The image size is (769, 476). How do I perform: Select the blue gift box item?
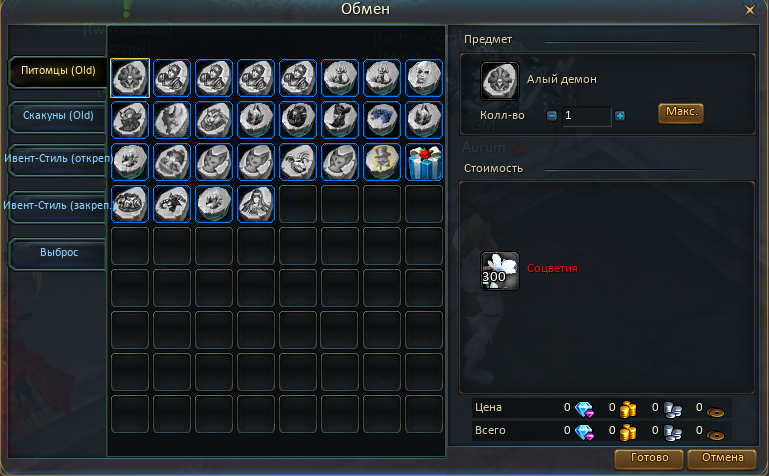[x=424, y=161]
